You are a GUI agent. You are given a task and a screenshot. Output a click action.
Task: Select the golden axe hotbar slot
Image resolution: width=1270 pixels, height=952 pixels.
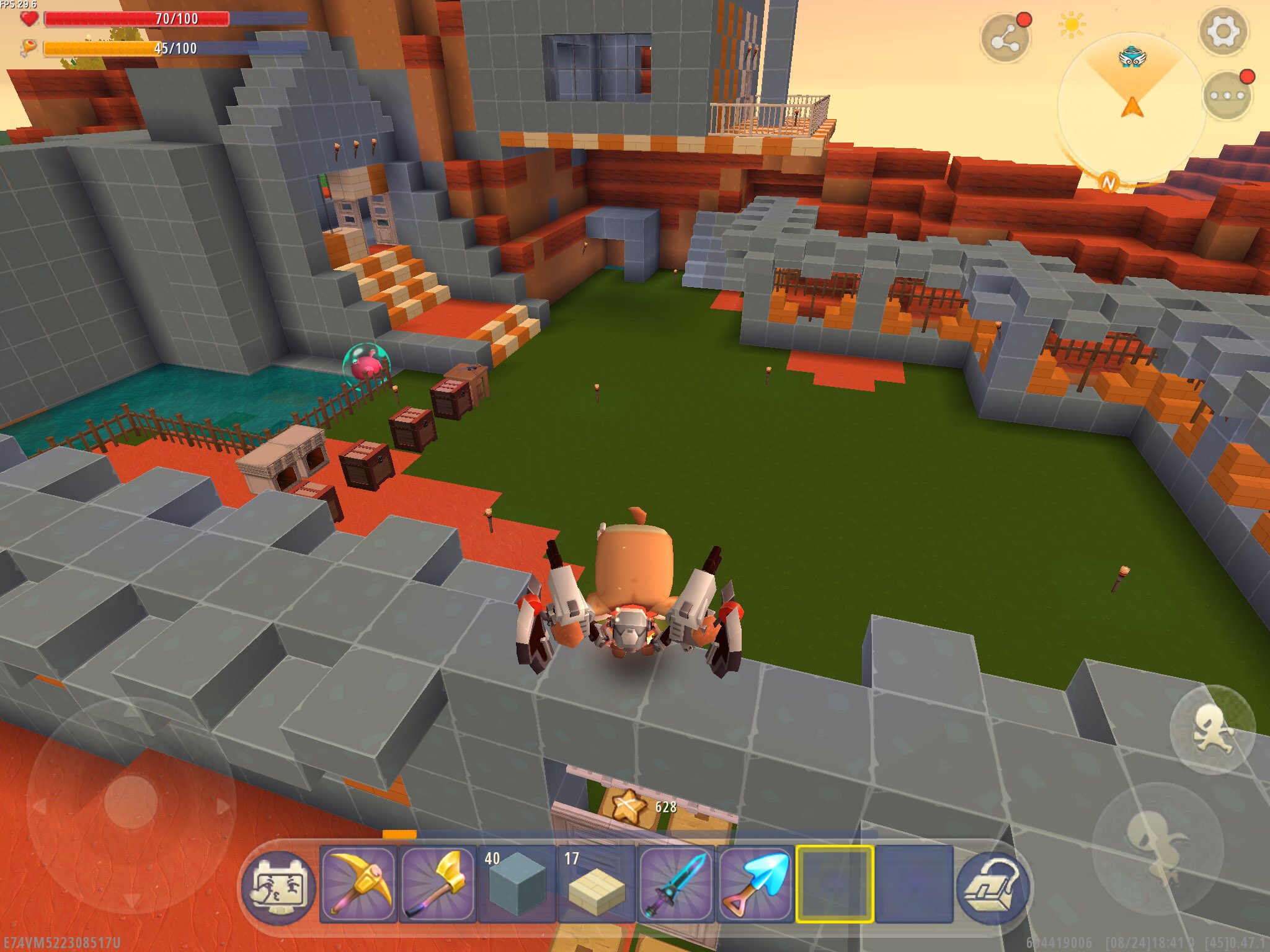(438, 884)
